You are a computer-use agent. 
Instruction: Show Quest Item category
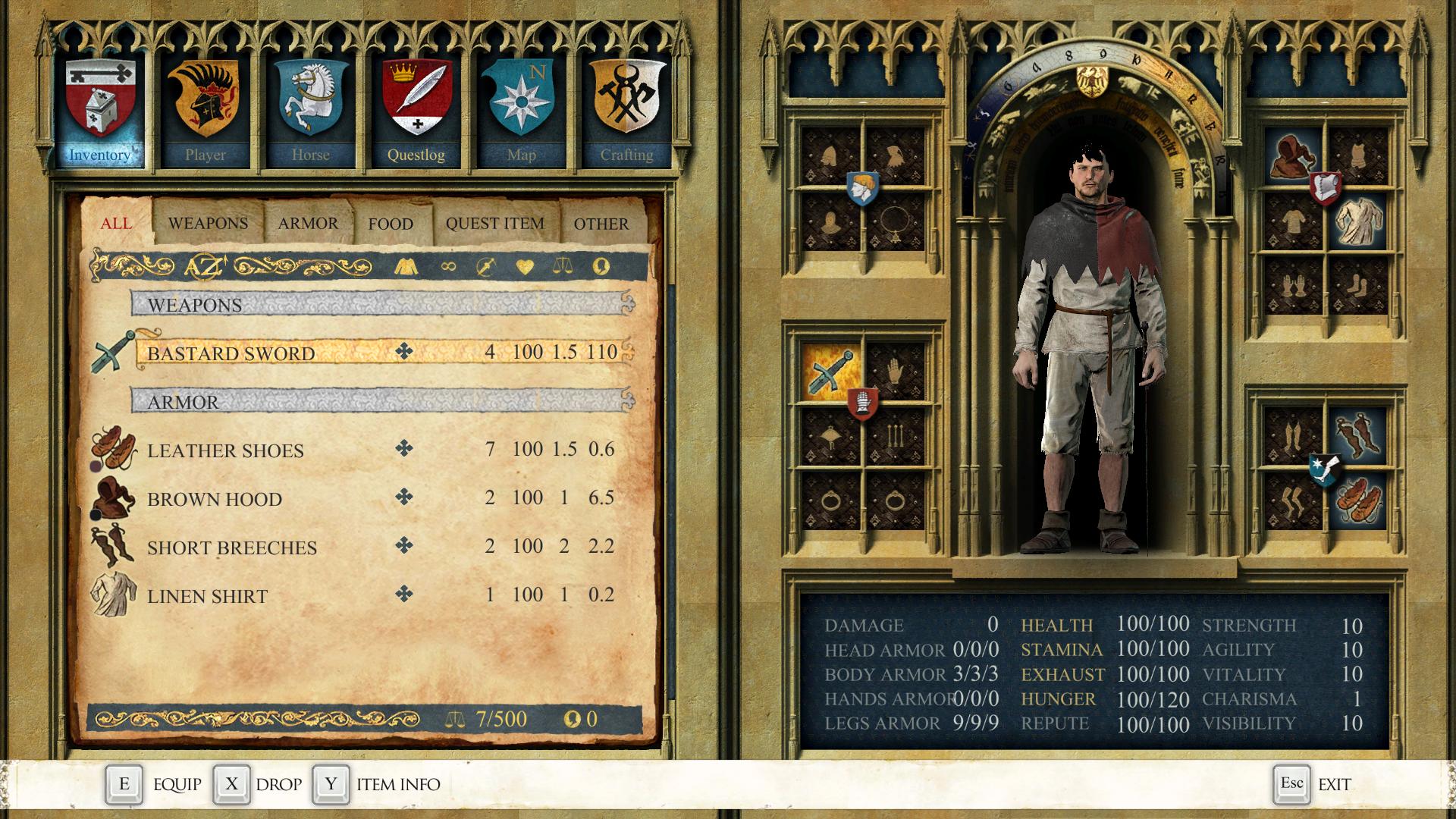[x=494, y=224]
